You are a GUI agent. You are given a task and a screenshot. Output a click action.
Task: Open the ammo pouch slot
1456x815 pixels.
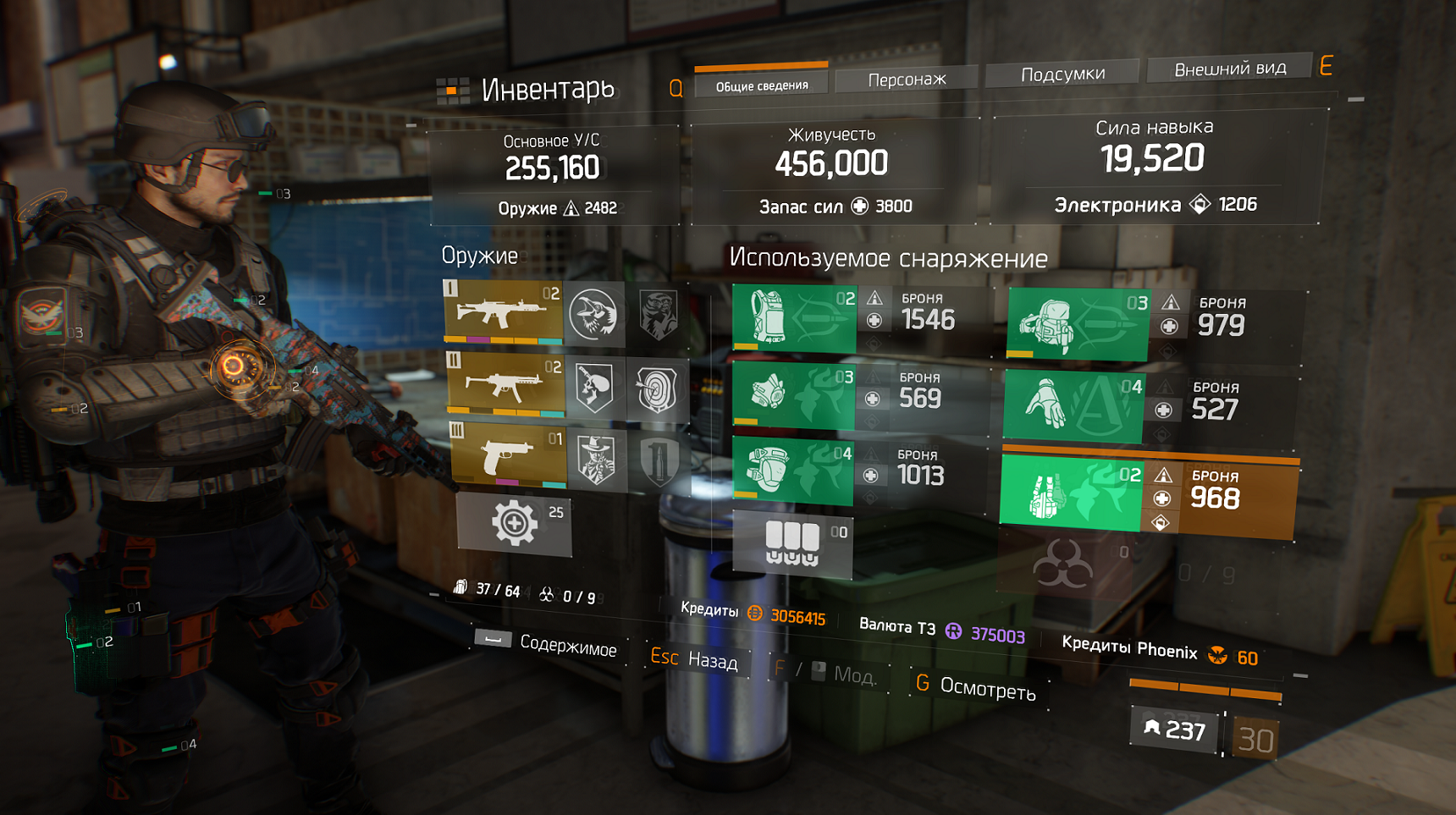[791, 544]
